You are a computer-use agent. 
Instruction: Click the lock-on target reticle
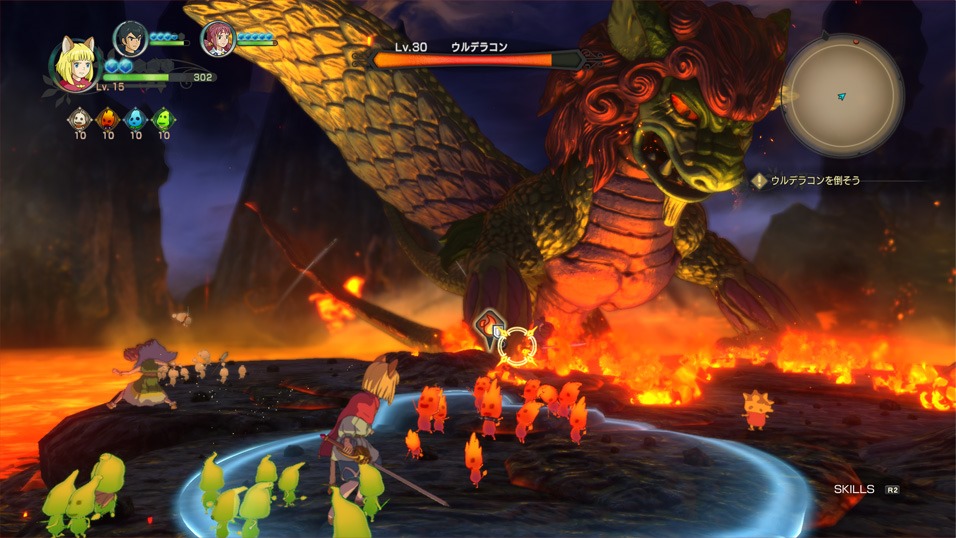pyautogui.click(x=517, y=346)
